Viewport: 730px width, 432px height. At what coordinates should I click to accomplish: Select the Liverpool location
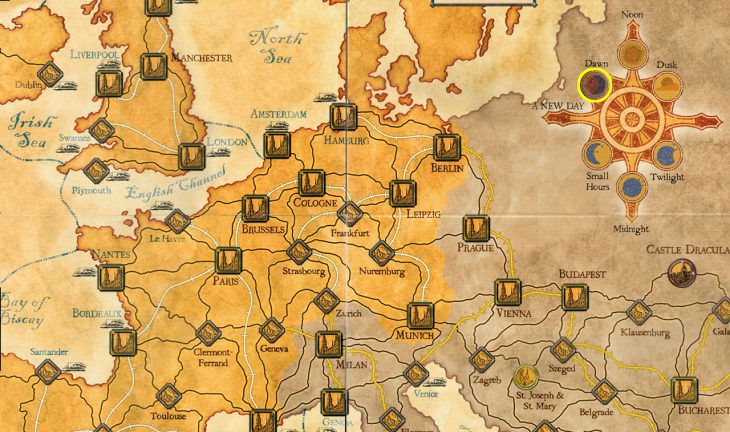(x=108, y=83)
